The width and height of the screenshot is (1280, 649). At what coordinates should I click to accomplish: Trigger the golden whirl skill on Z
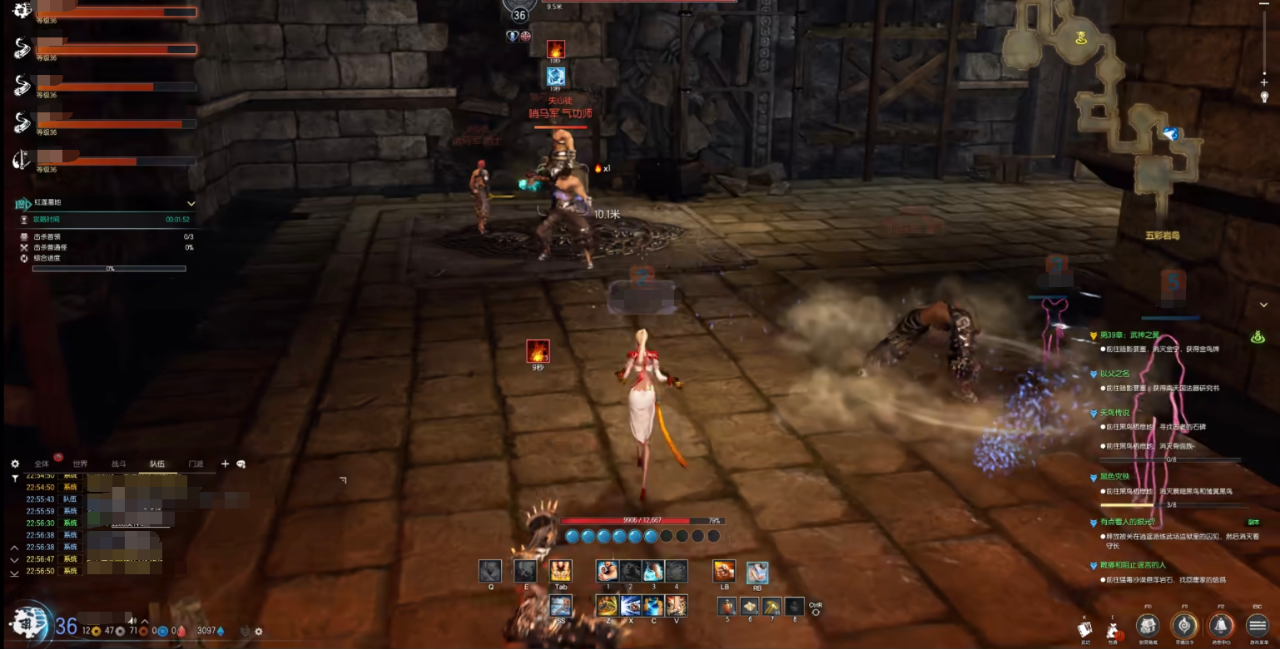[x=607, y=605]
